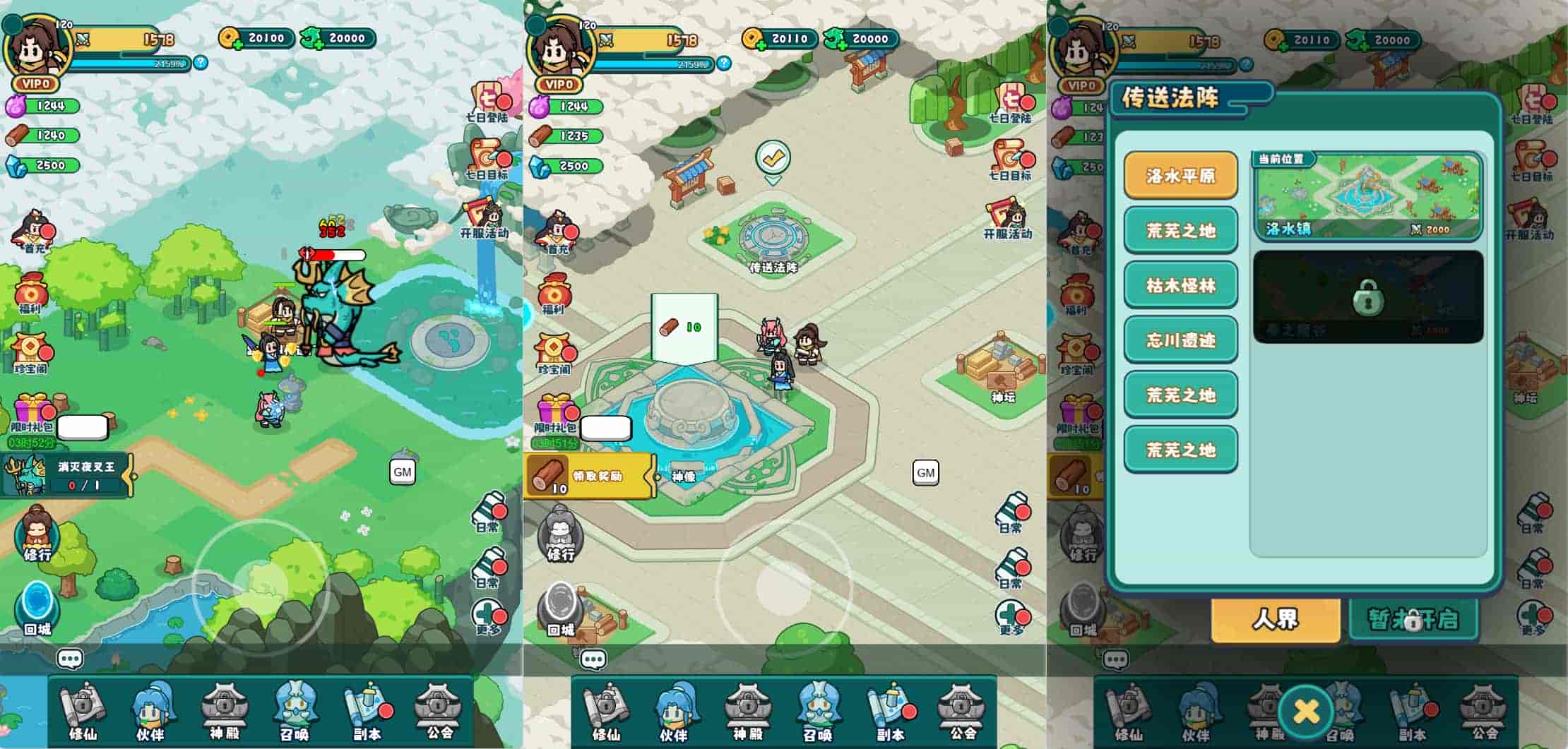Click the locked dark map card
The image size is (1568, 749).
1367,297
